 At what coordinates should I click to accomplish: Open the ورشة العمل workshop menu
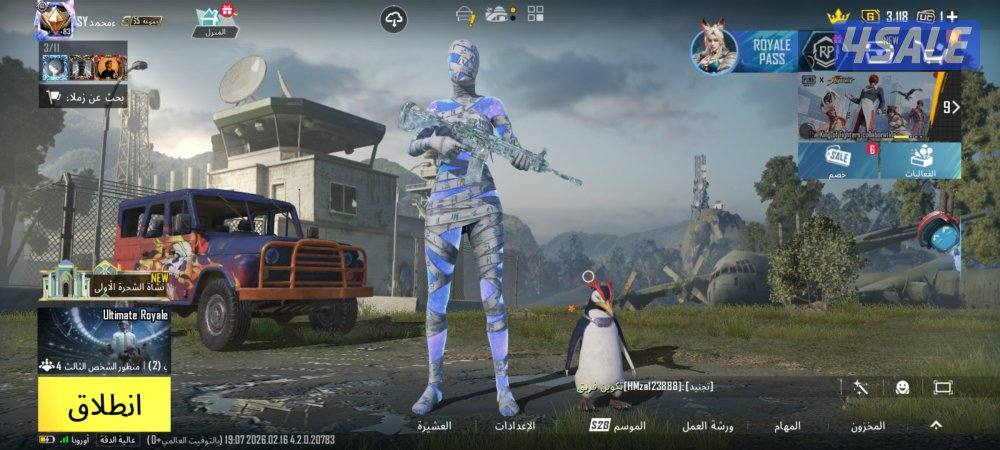pos(708,426)
